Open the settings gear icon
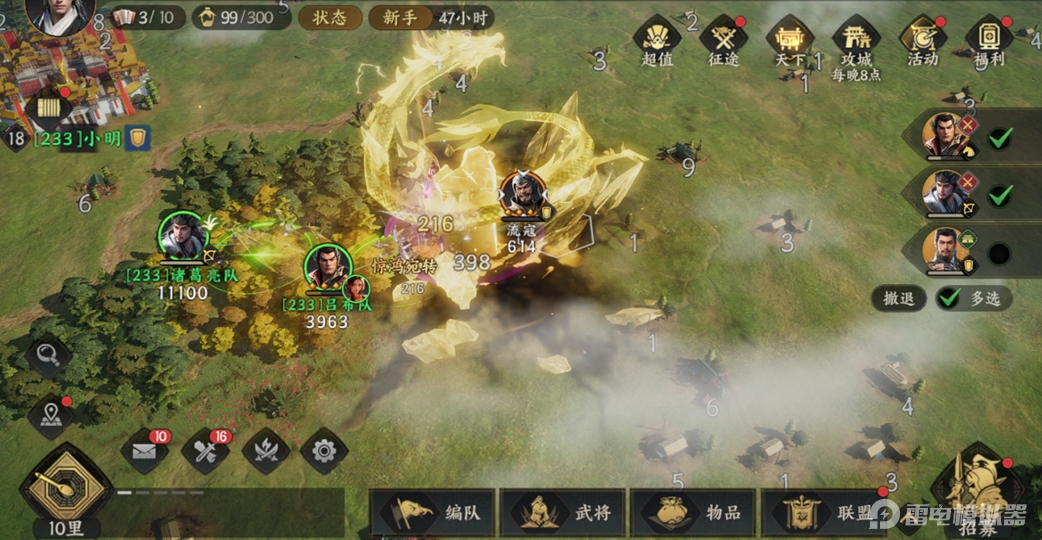The image size is (1042, 540). click(x=323, y=451)
